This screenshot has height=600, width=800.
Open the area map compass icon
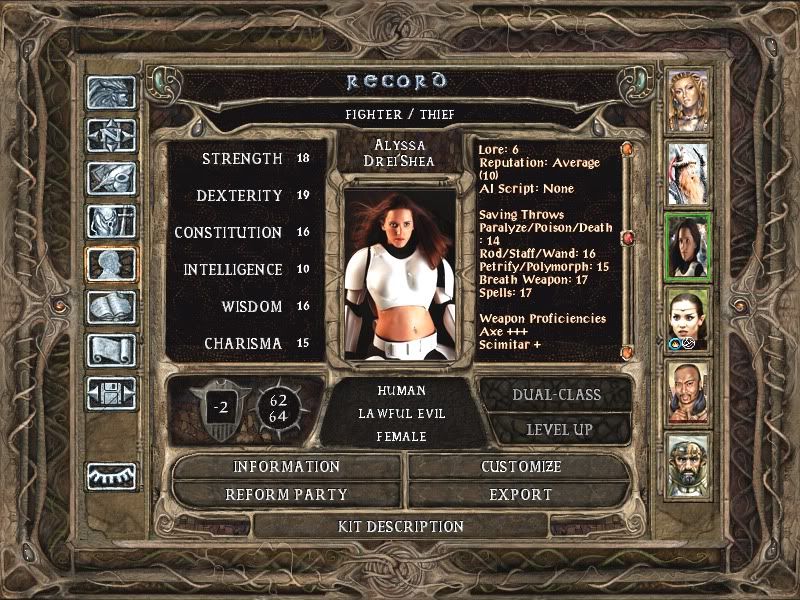click(x=111, y=135)
